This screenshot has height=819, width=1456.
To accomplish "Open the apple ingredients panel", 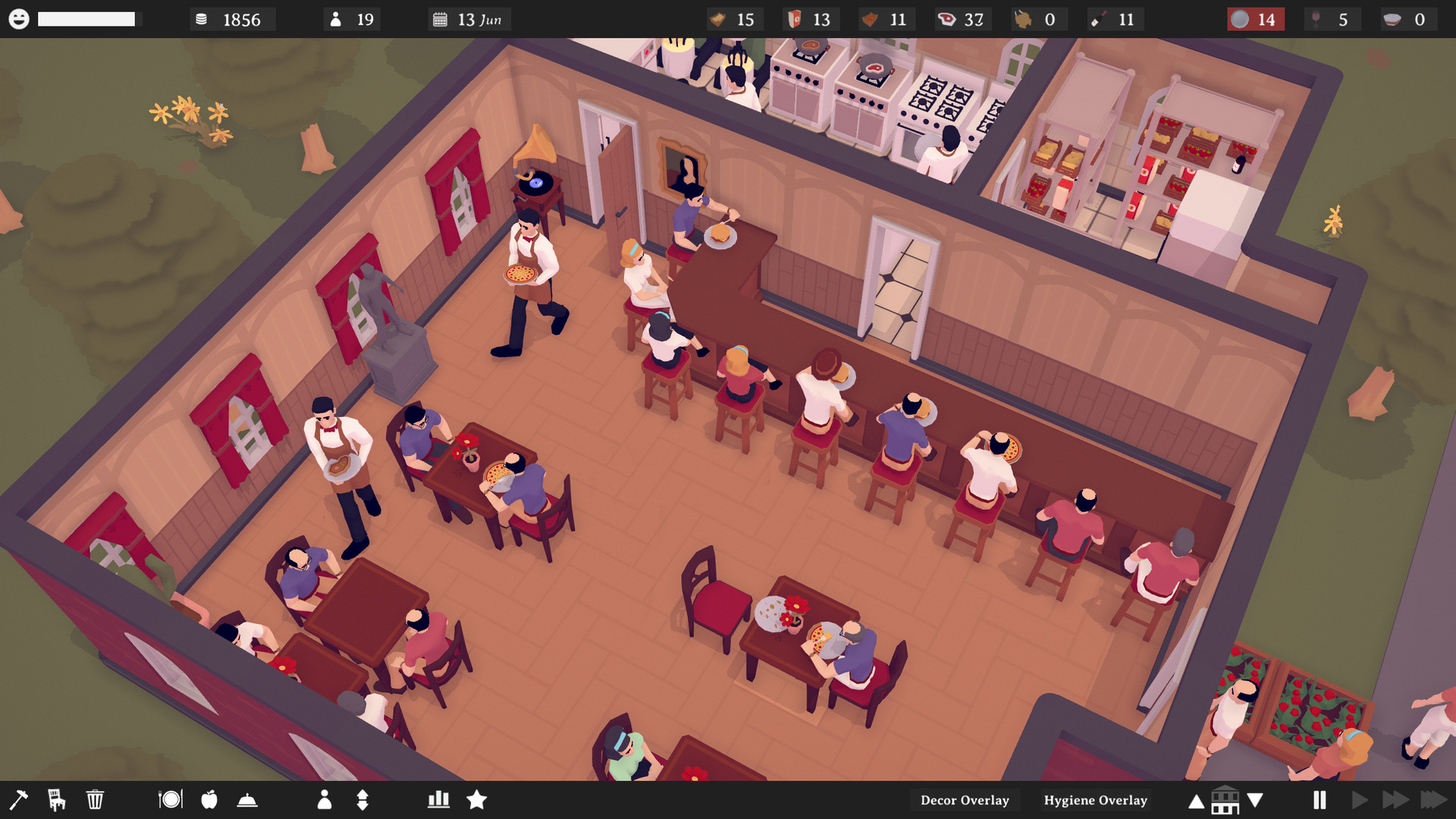I will [x=209, y=799].
